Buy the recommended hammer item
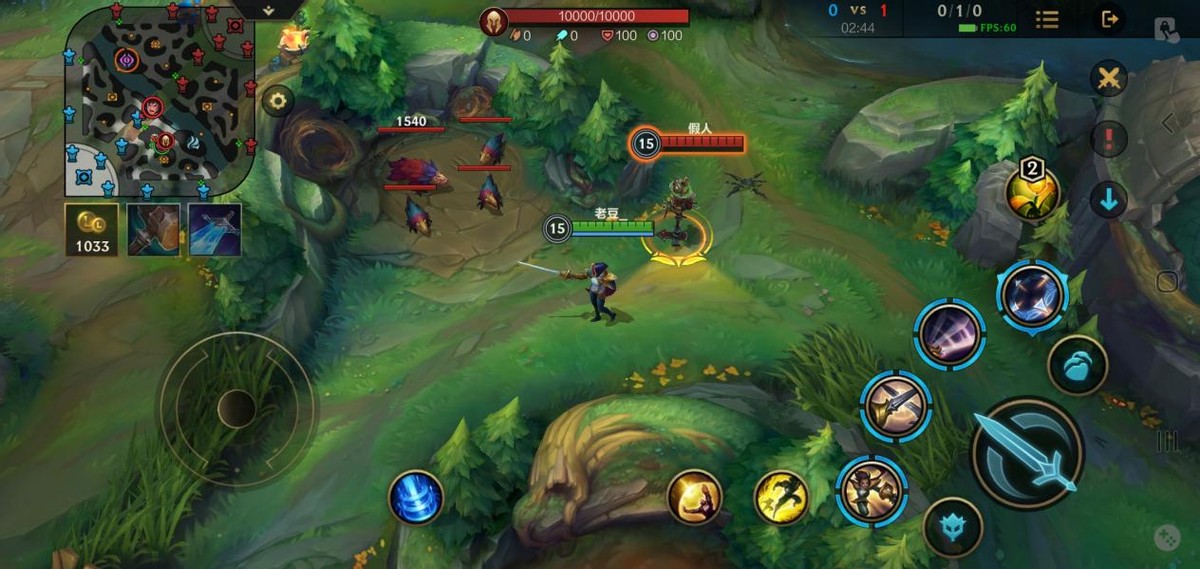 click(x=154, y=230)
